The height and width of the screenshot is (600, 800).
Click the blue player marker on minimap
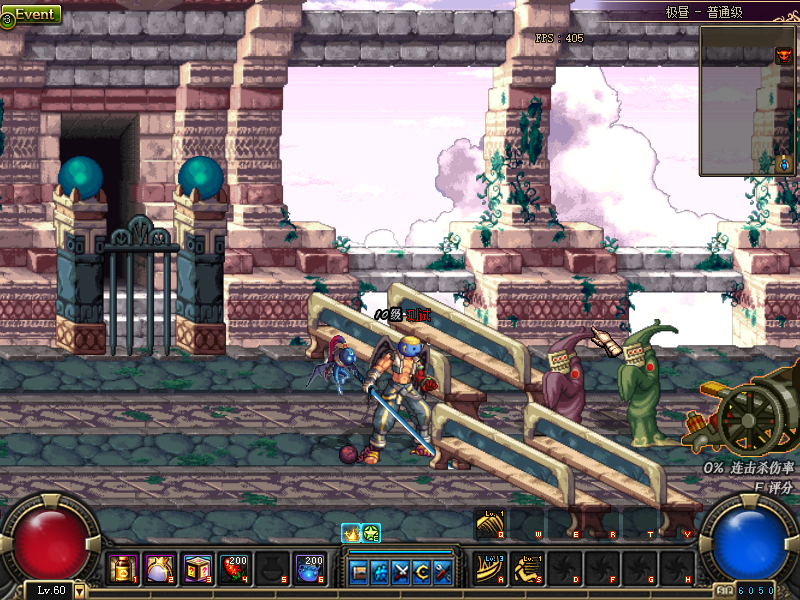point(783,162)
